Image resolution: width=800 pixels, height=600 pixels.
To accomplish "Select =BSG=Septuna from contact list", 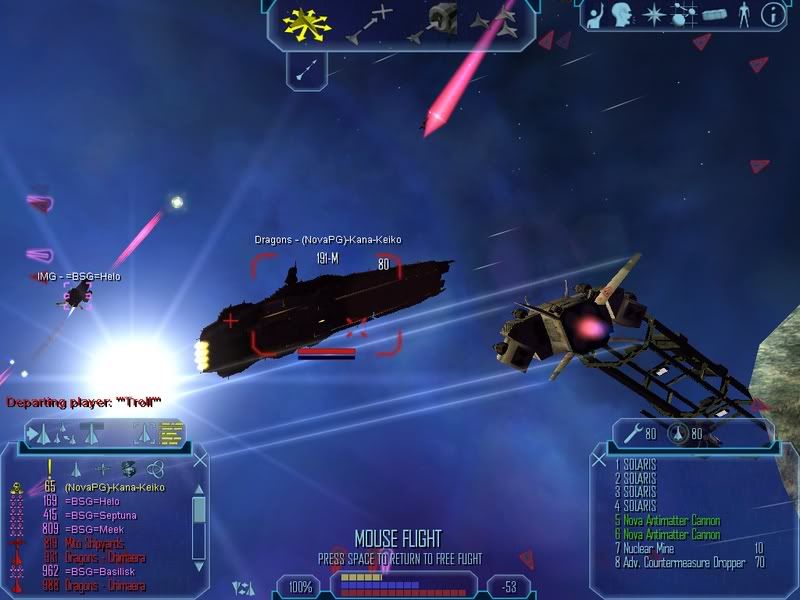I will (x=100, y=514).
